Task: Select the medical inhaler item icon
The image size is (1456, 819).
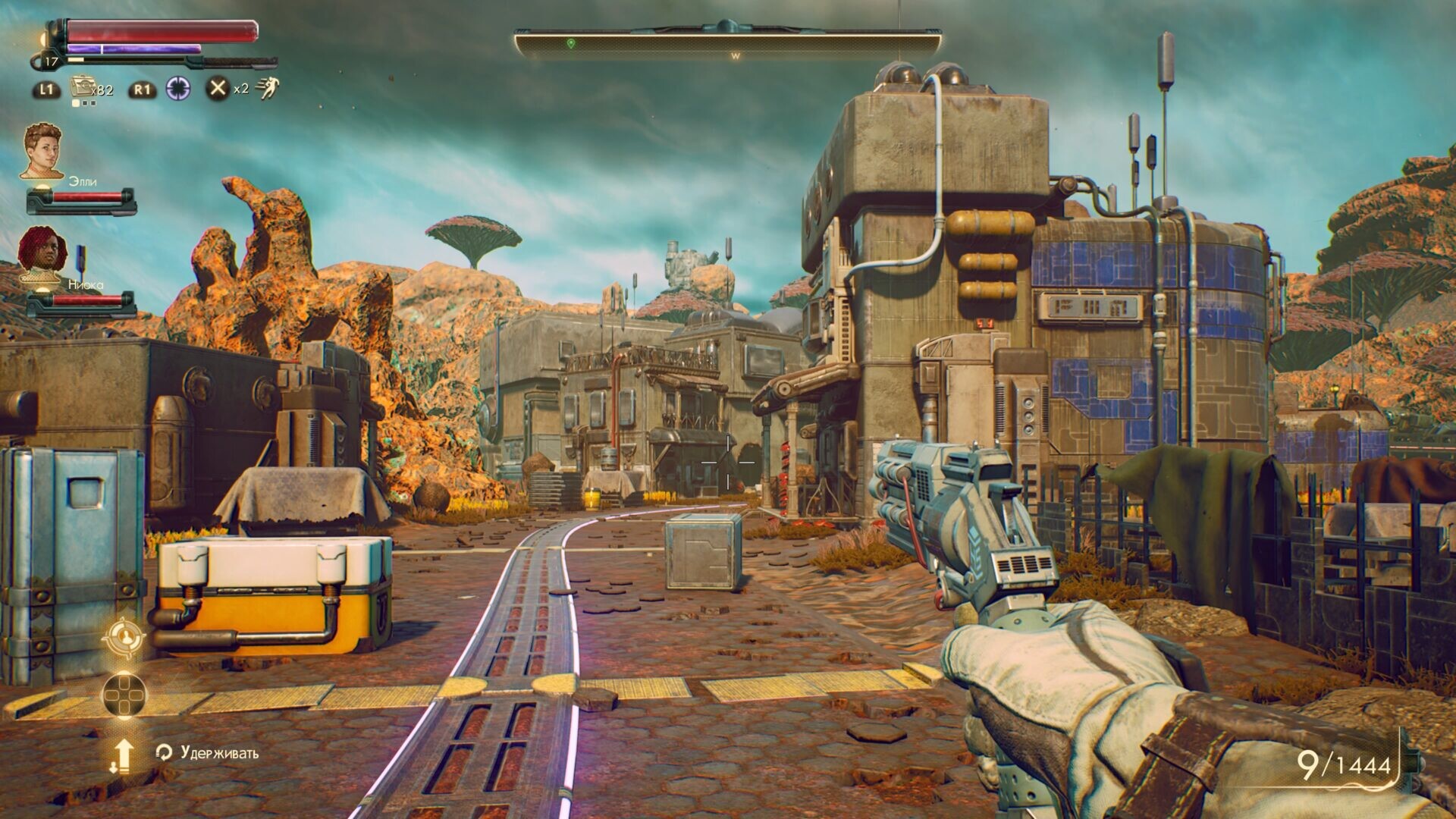Action: coord(82,89)
